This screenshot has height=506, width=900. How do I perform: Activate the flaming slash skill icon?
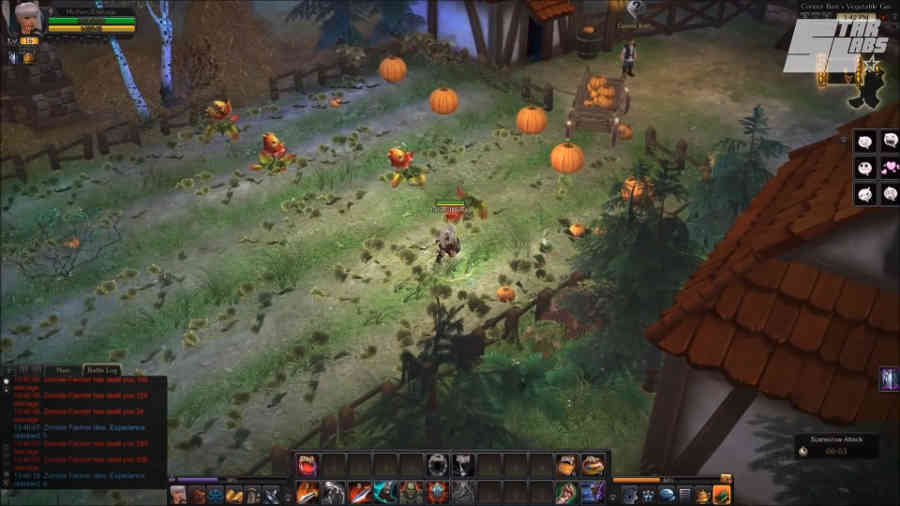307,492
